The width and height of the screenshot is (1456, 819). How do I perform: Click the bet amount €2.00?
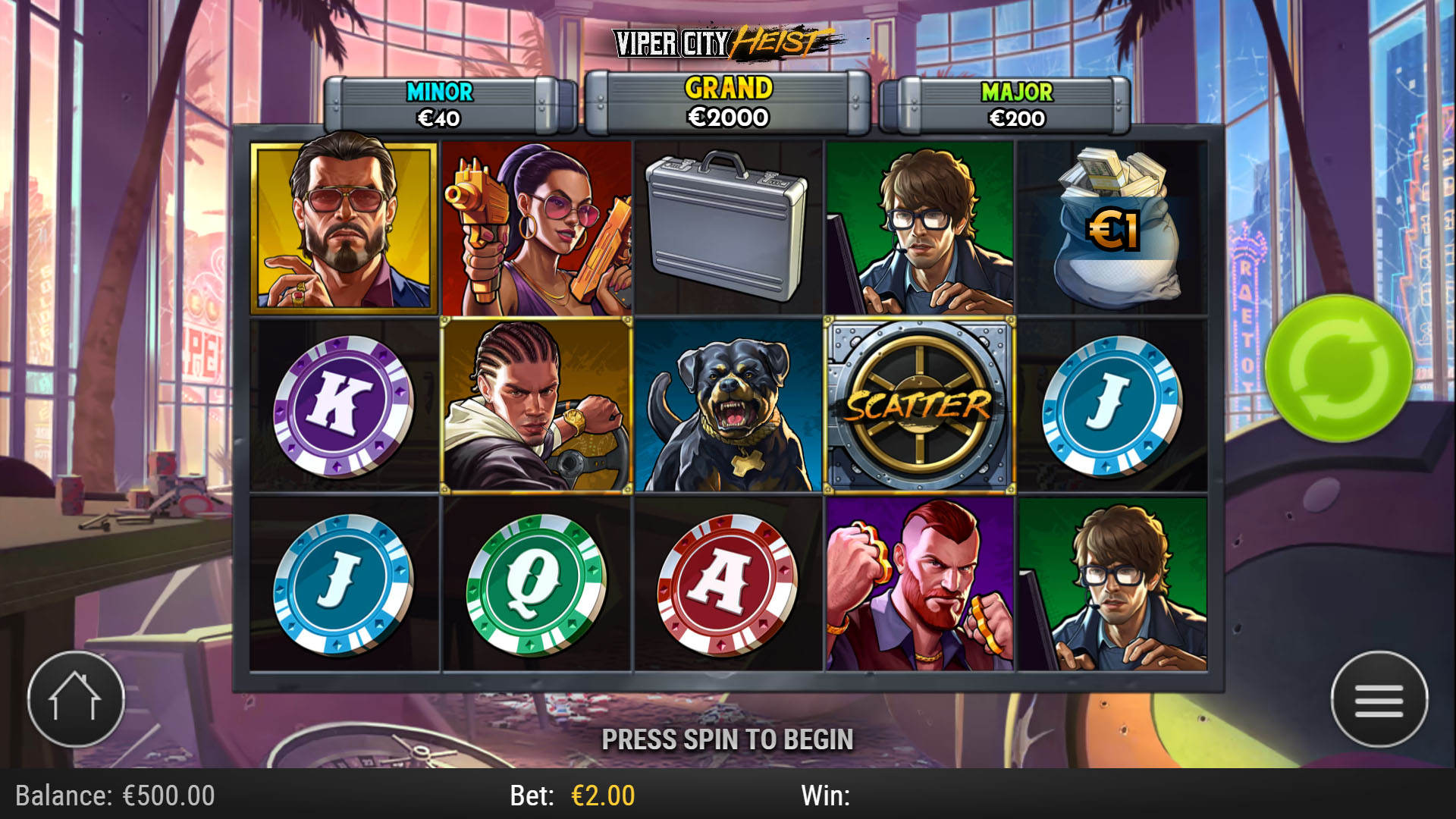click(x=603, y=796)
